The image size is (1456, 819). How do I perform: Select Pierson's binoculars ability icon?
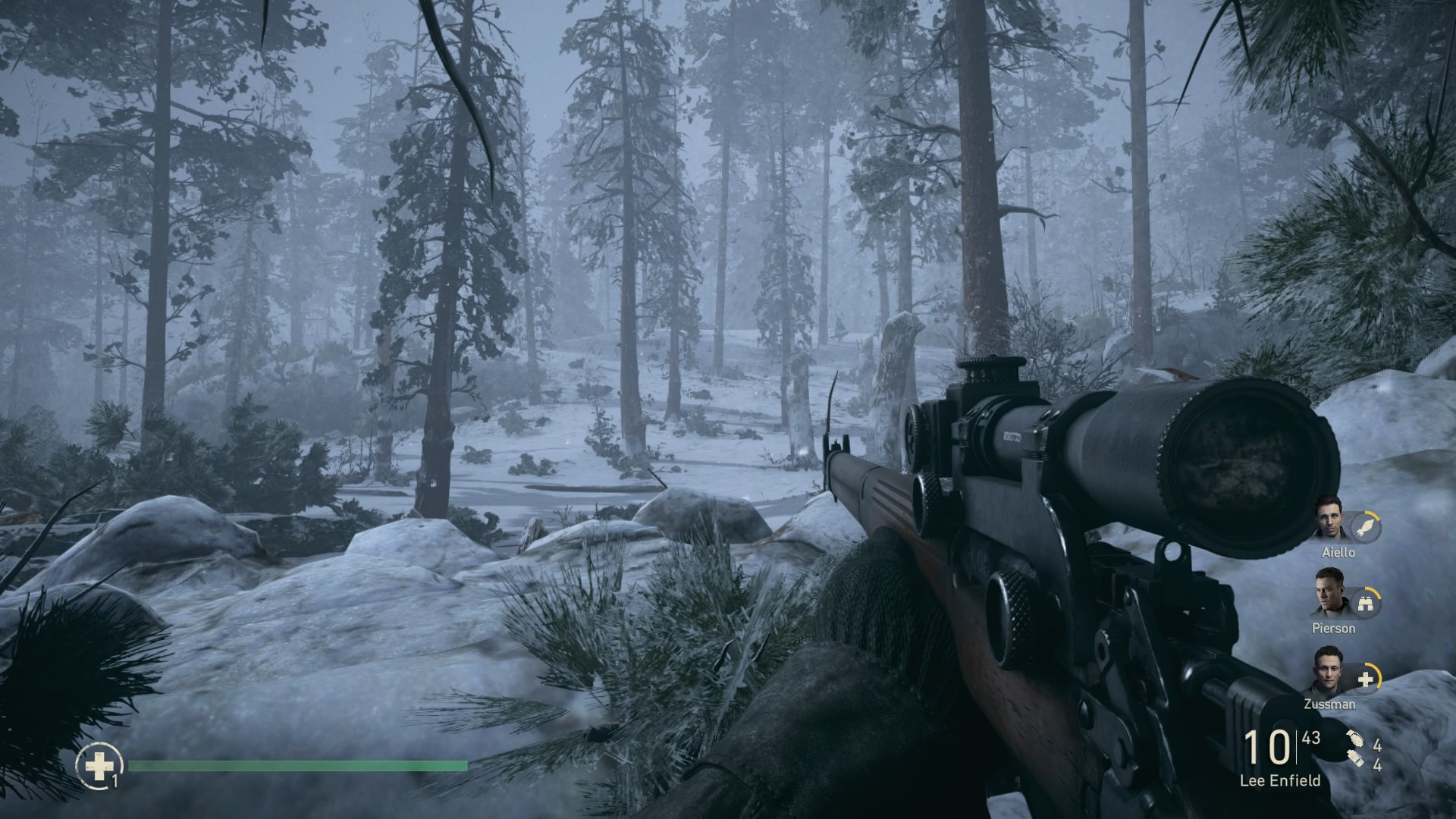pos(1366,604)
